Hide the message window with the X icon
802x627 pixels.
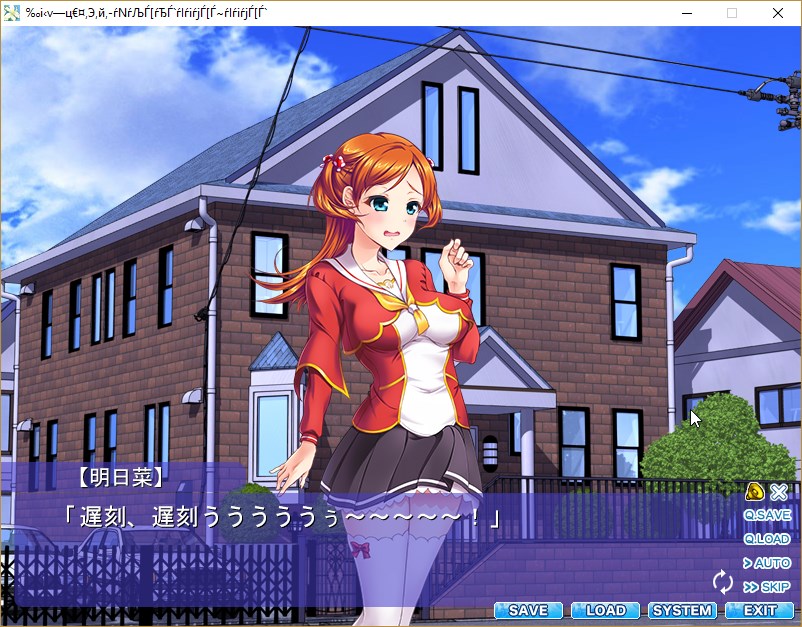(x=780, y=491)
